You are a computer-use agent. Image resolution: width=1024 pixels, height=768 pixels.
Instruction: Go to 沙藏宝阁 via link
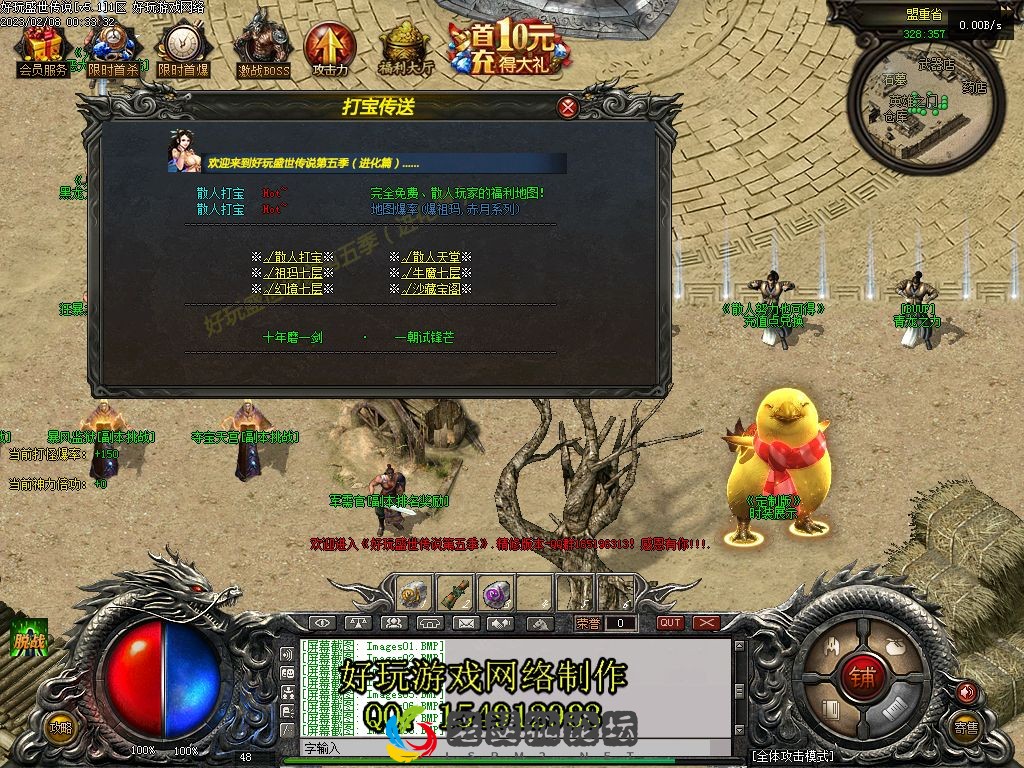[x=430, y=289]
